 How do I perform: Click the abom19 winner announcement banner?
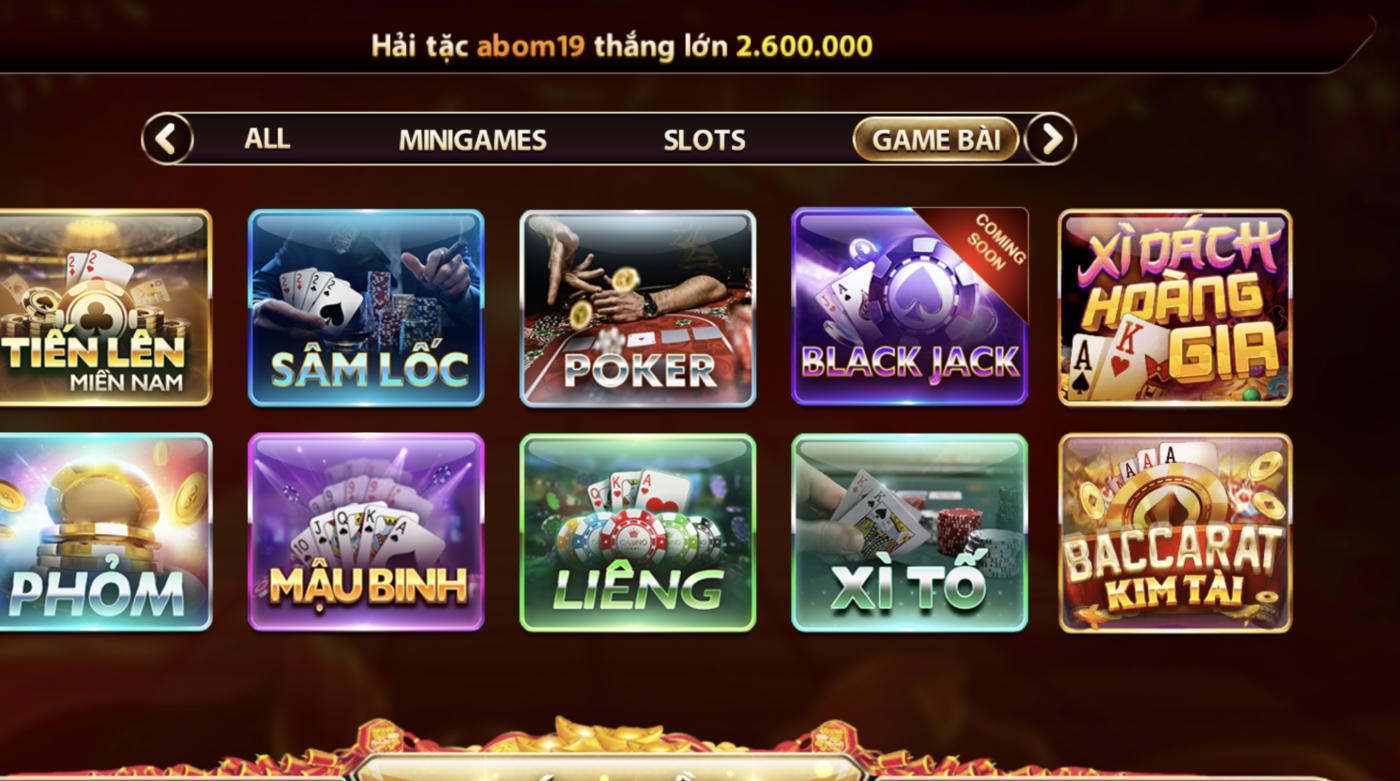pyautogui.click(x=620, y=44)
